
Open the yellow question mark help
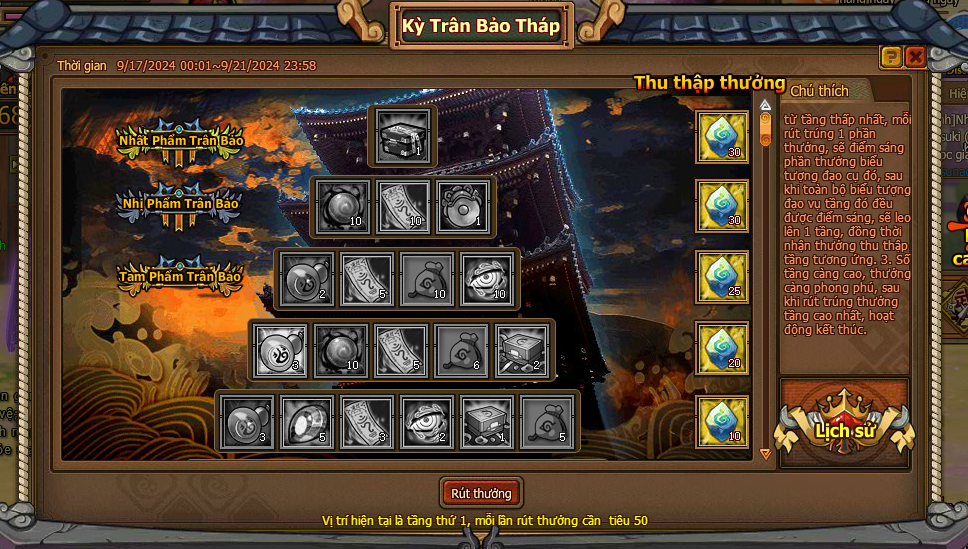point(891,57)
